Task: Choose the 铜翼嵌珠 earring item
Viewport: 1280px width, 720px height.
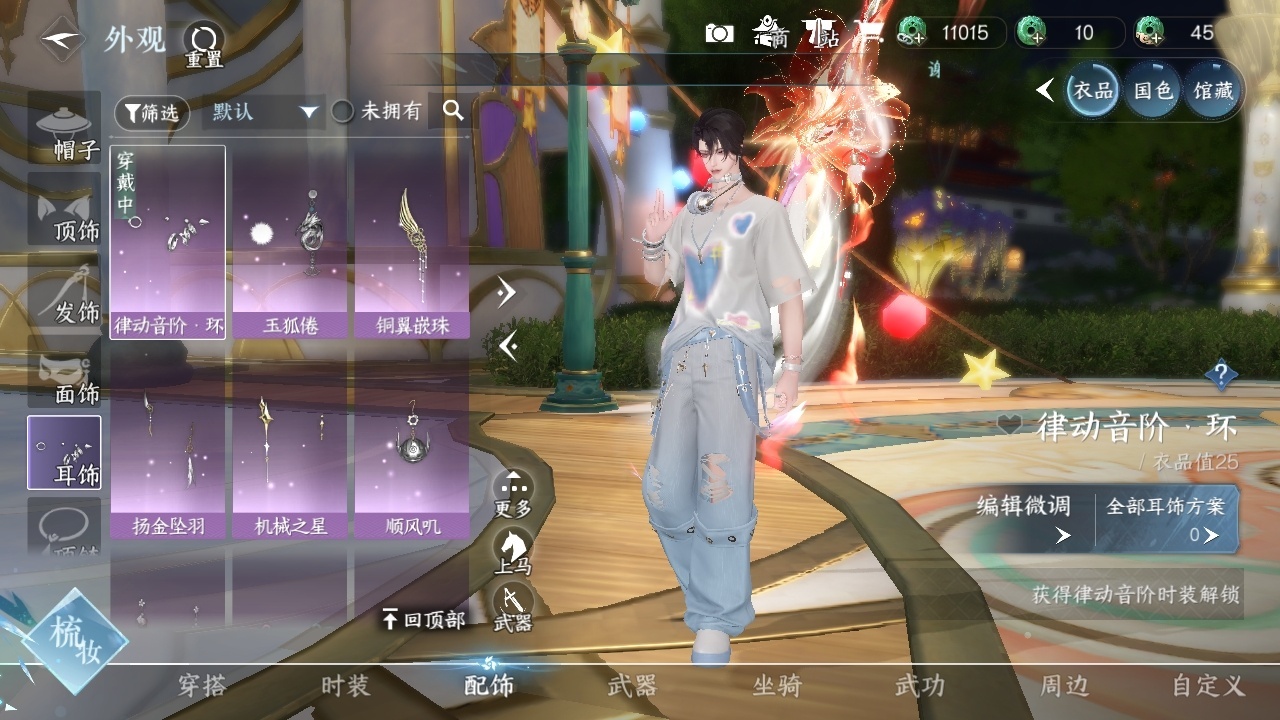Action: 412,242
